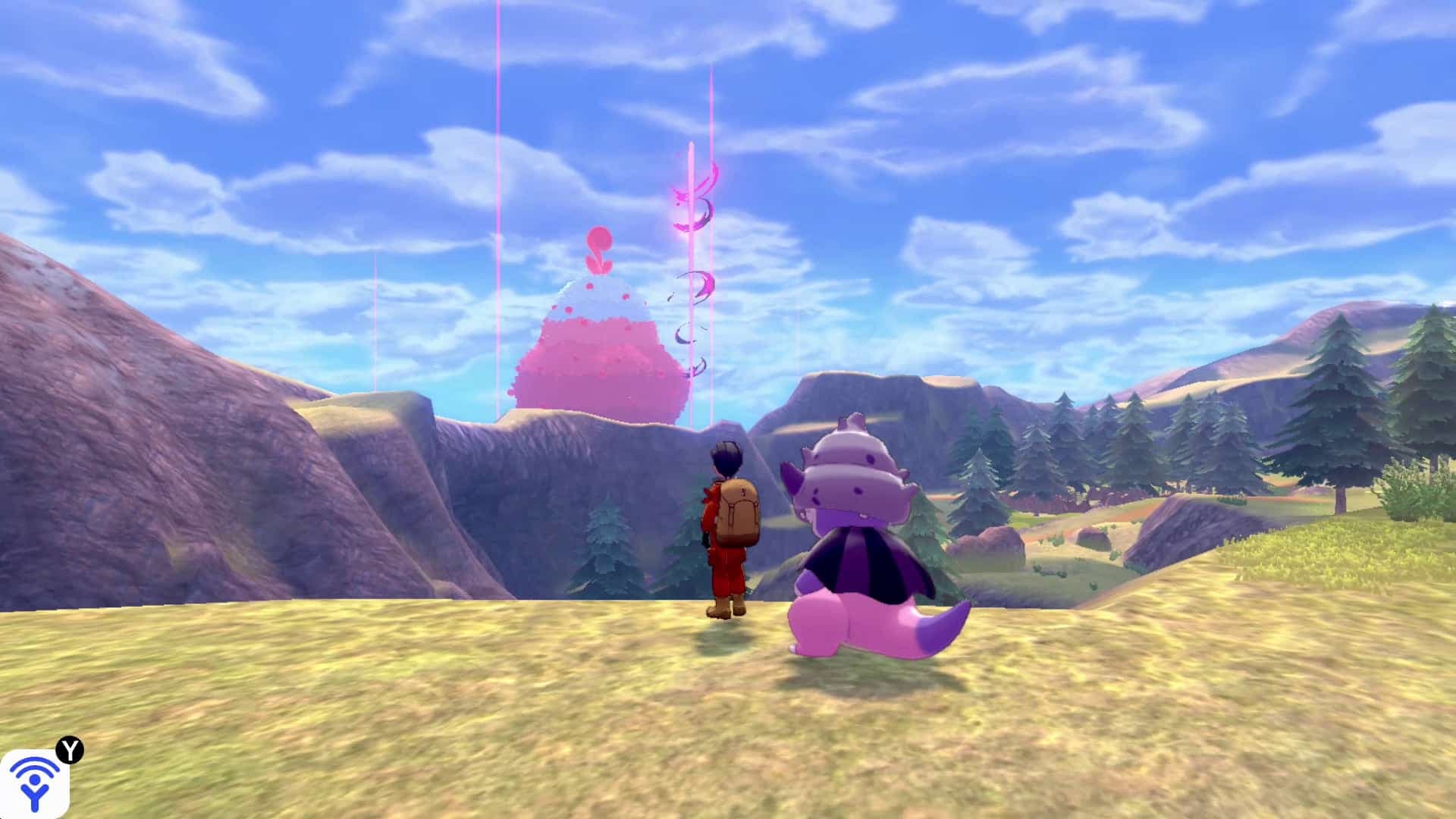The height and width of the screenshot is (819, 1456).
Task: Click the rock formation on the left
Action: click(136, 455)
